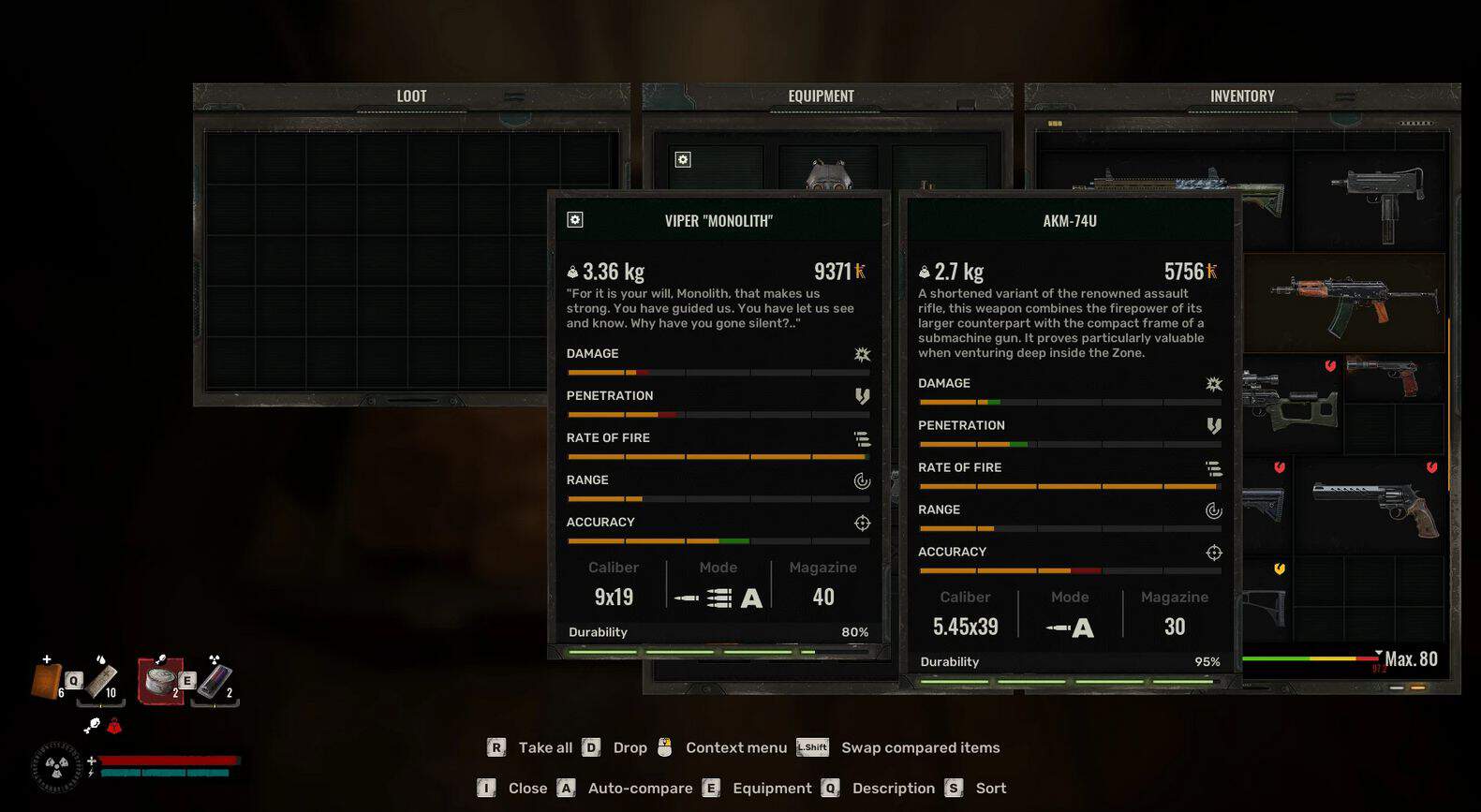
Task: Click the Drop item option
Action: (x=629, y=747)
